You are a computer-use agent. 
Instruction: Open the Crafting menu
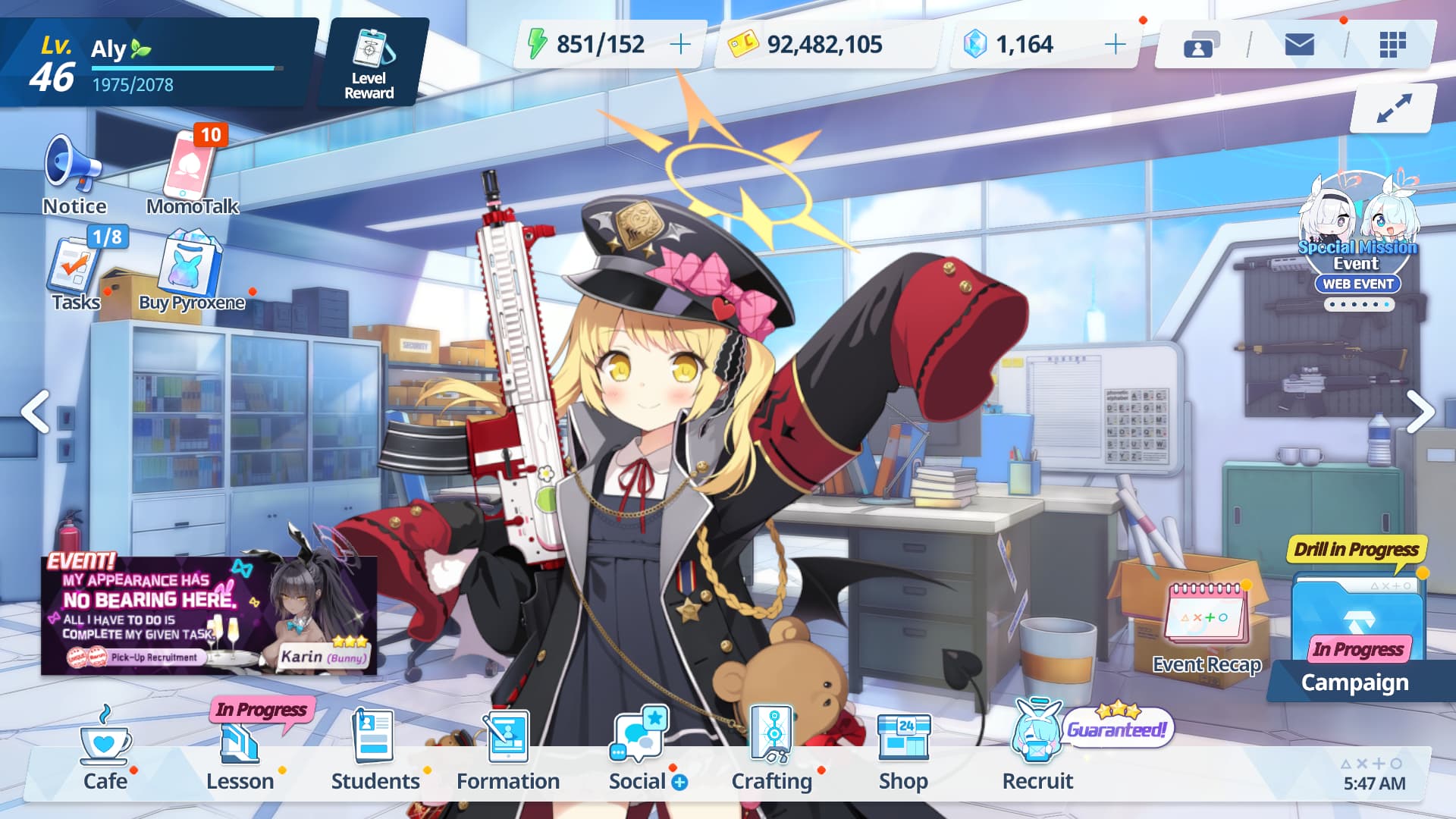pos(772,751)
